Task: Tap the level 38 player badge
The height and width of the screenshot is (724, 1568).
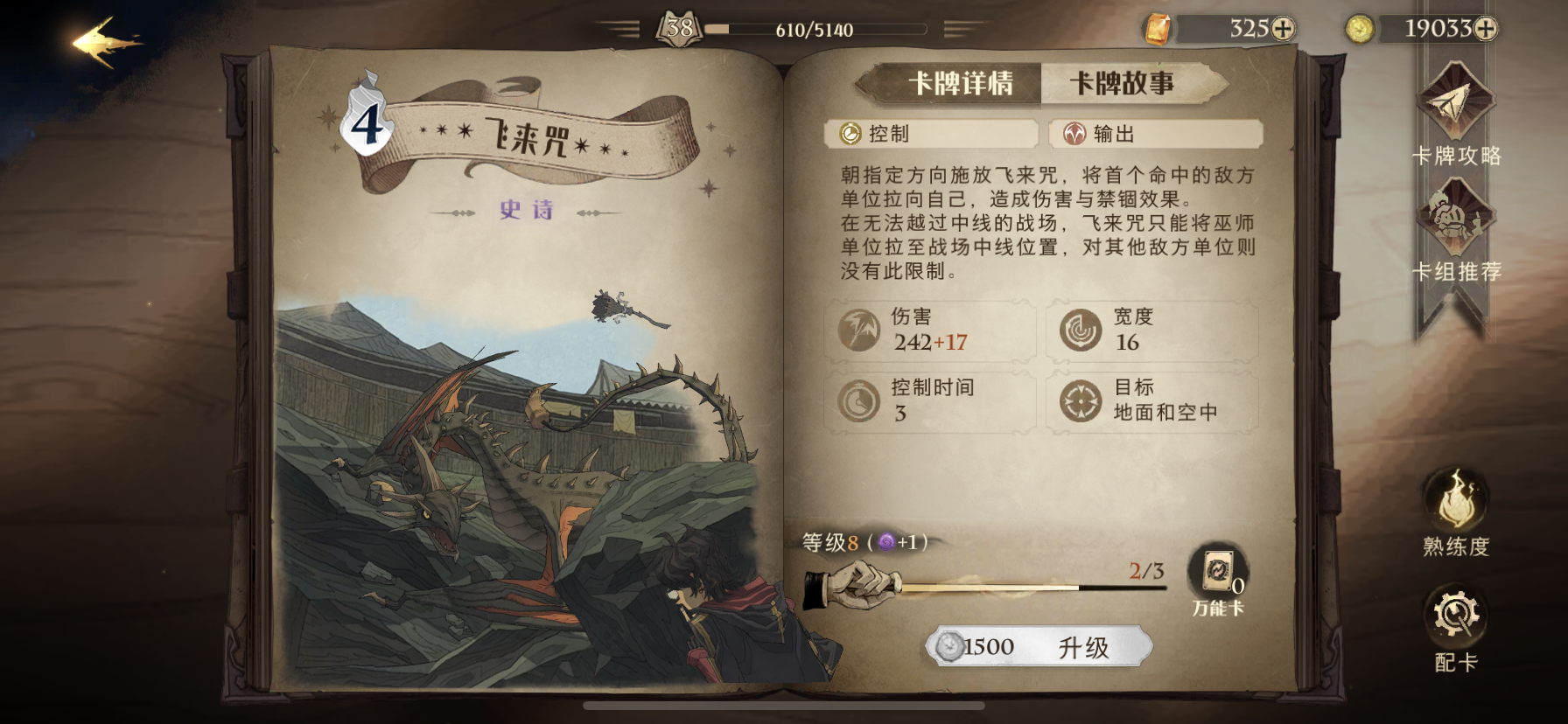Action: (680, 29)
